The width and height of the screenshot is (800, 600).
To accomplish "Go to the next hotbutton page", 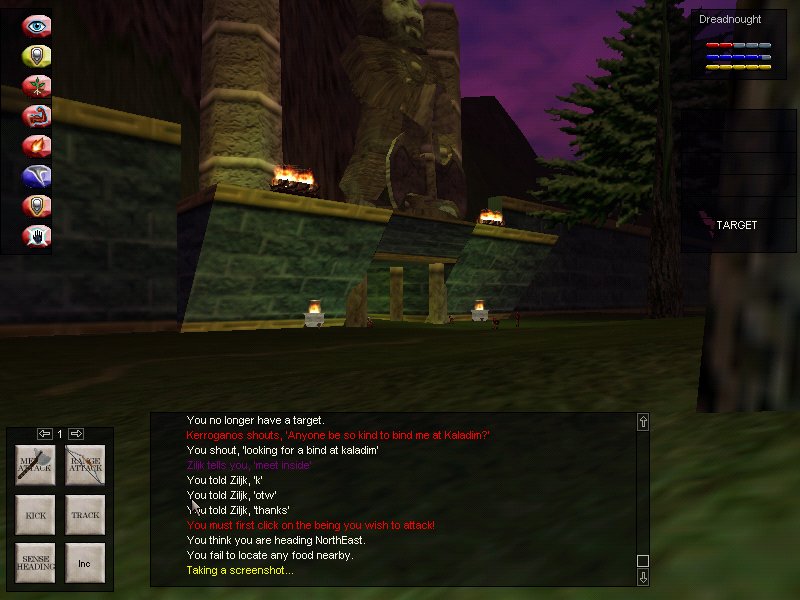I will tap(75, 434).
